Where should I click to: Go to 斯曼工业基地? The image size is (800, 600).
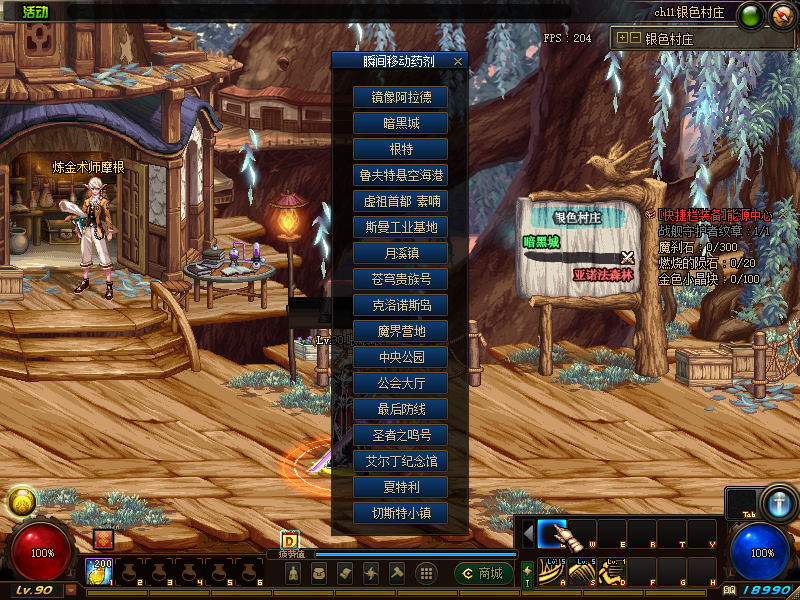click(x=400, y=227)
